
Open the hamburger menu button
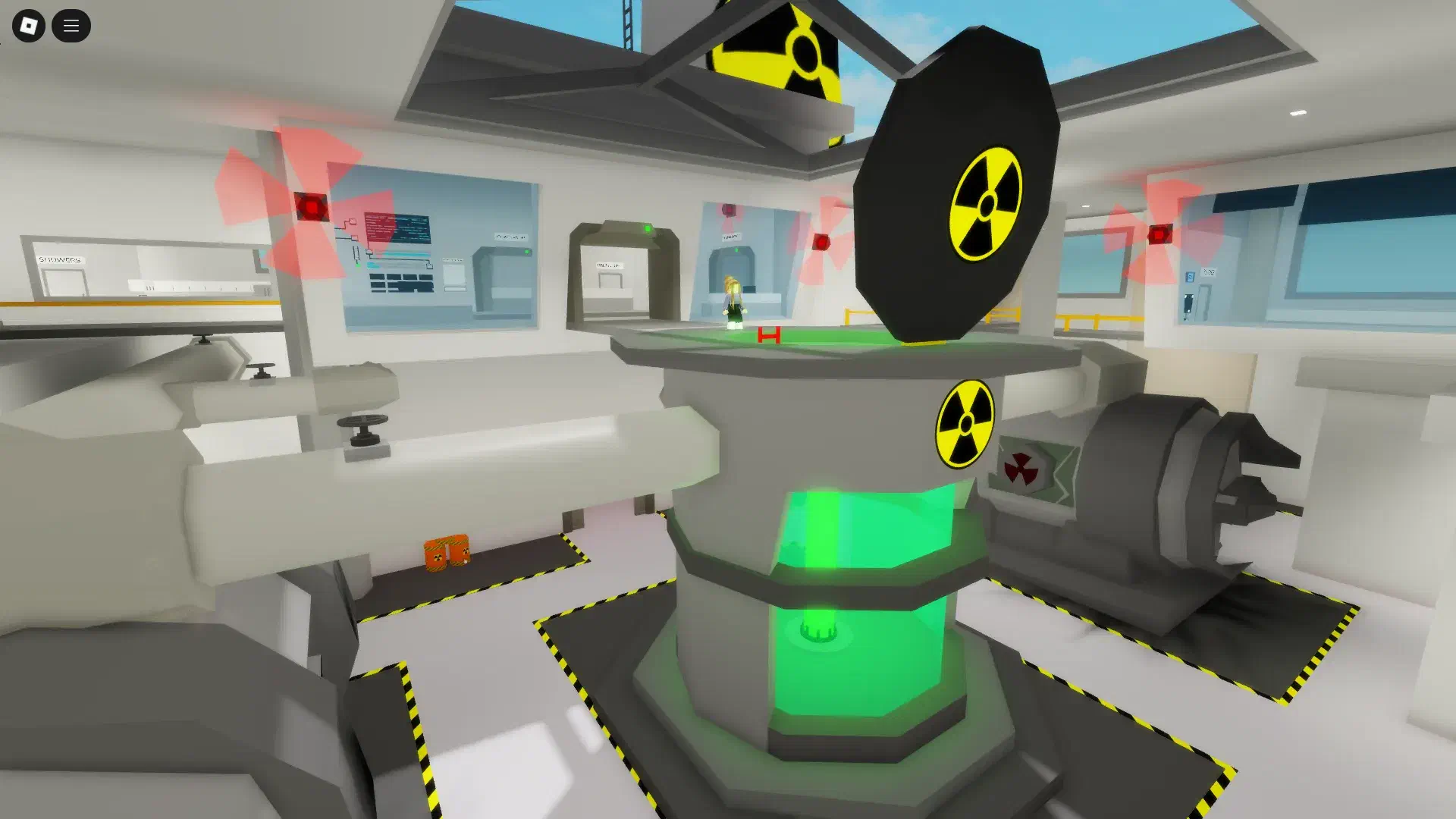coord(71,26)
